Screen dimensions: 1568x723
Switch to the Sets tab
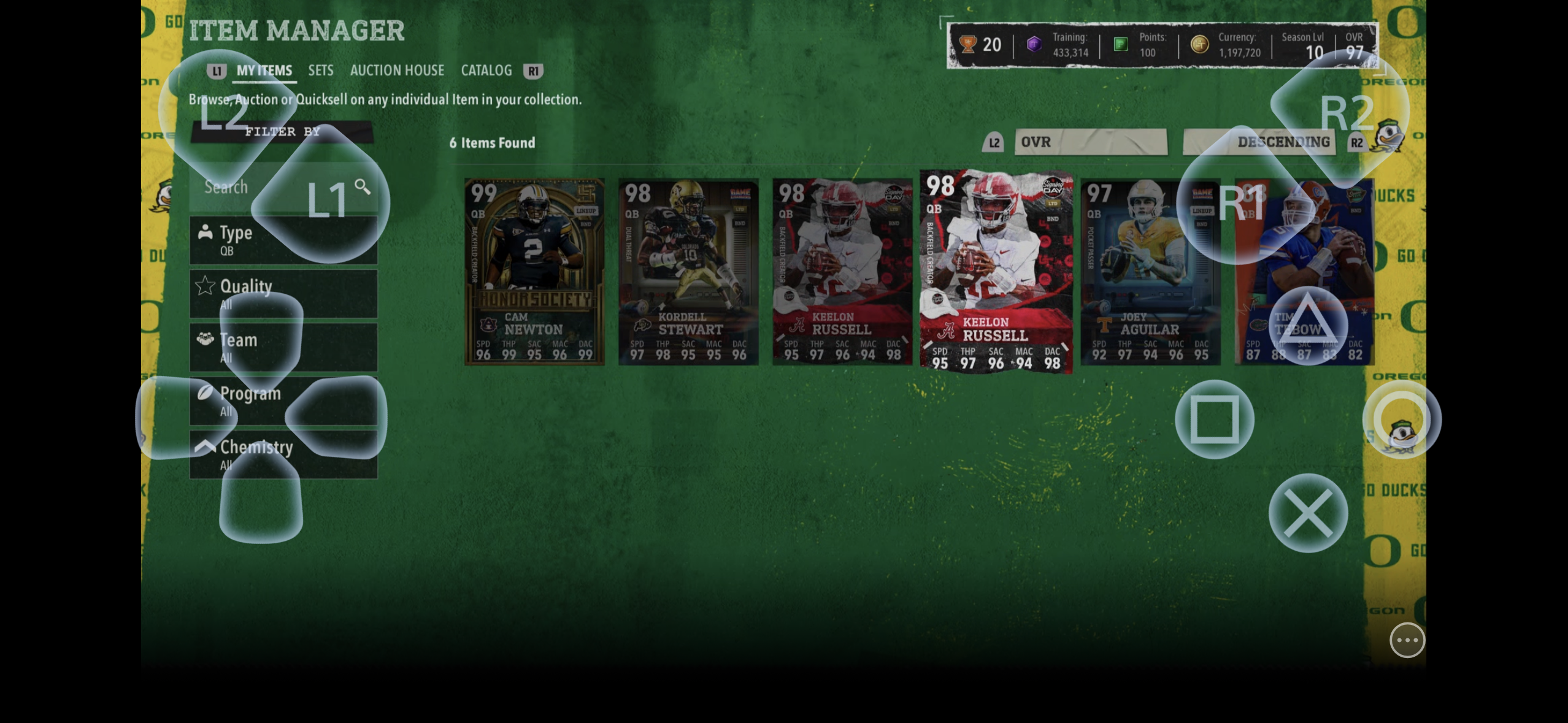coord(320,71)
